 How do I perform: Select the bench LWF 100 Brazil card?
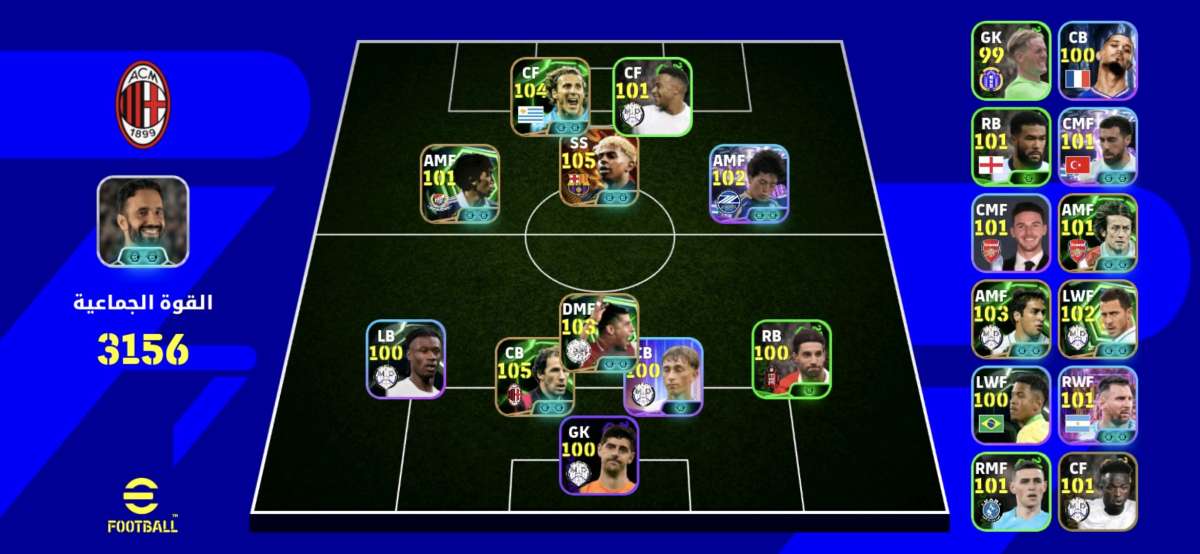pos(1010,406)
